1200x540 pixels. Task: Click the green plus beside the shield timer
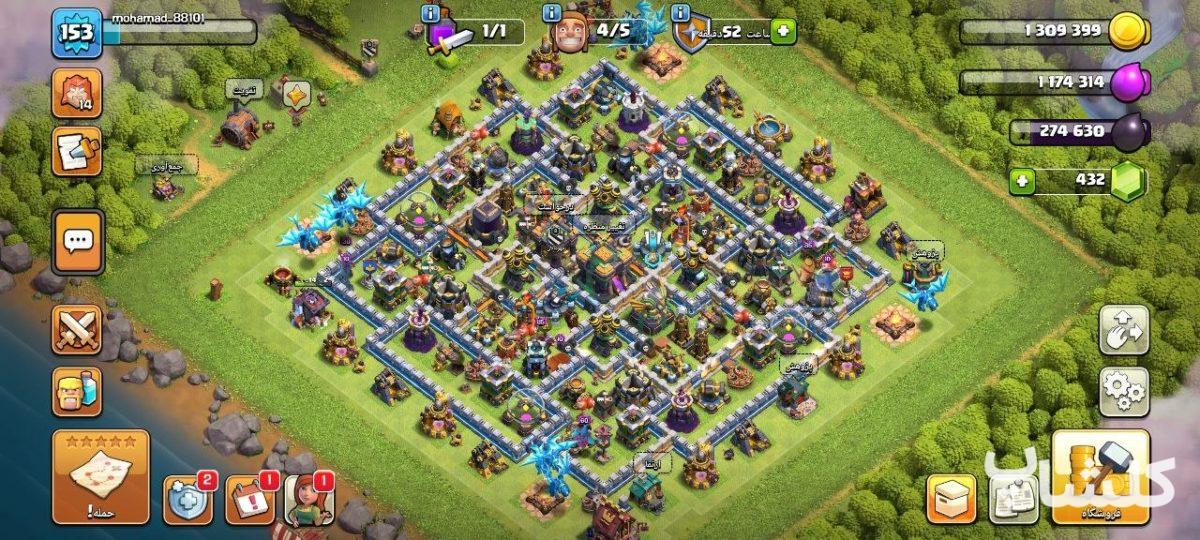pyautogui.click(x=783, y=32)
